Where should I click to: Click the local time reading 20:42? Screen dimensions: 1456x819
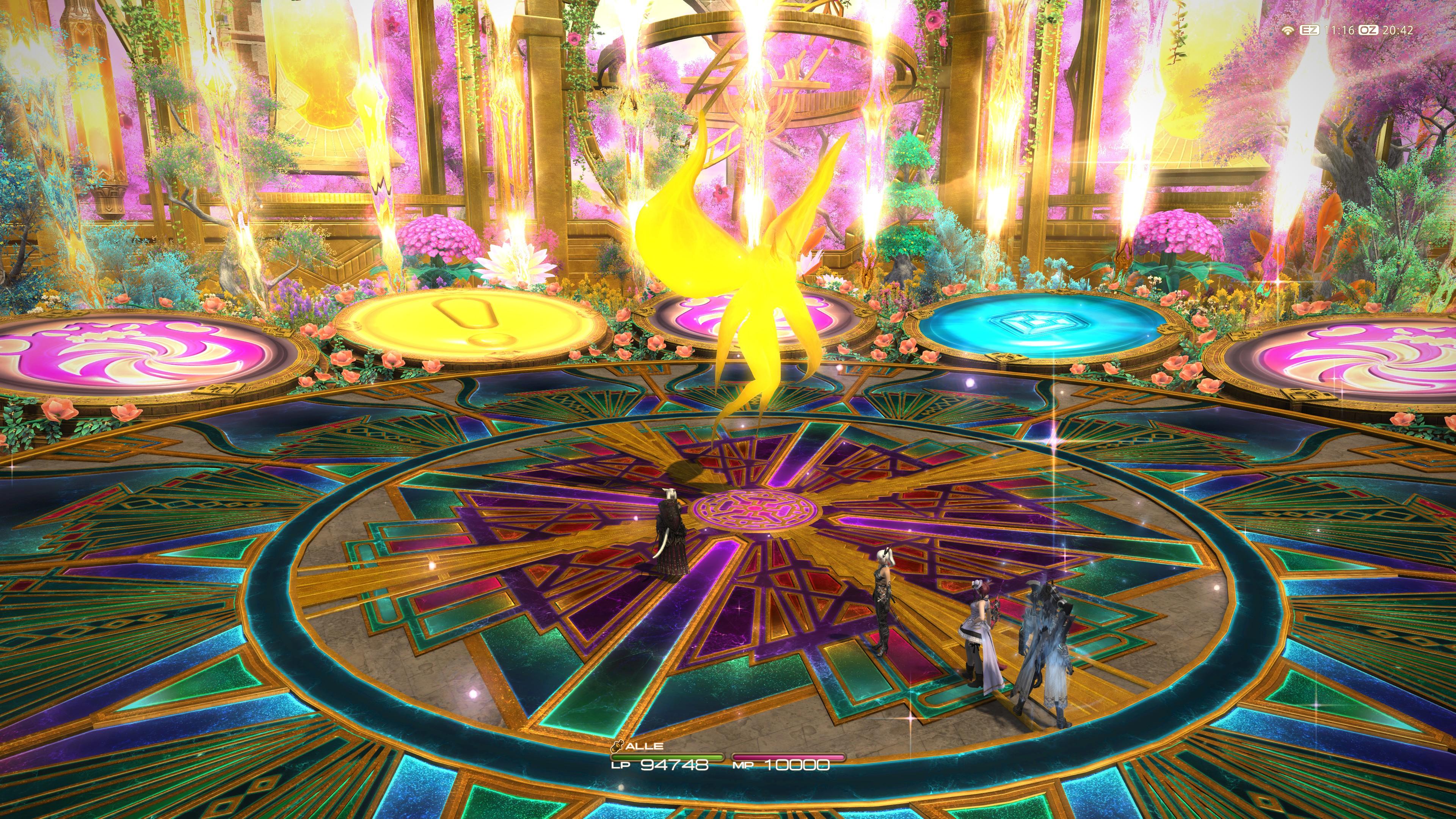tap(1398, 31)
